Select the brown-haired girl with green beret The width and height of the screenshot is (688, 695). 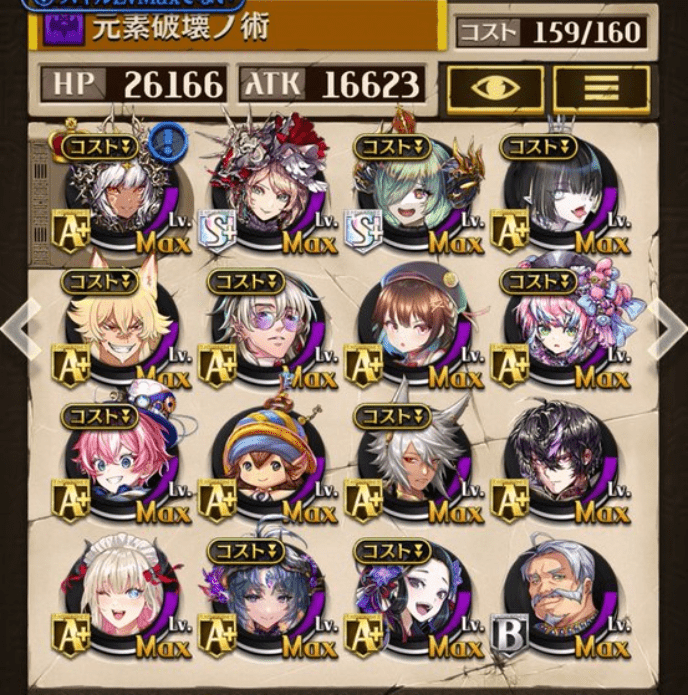(x=410, y=326)
